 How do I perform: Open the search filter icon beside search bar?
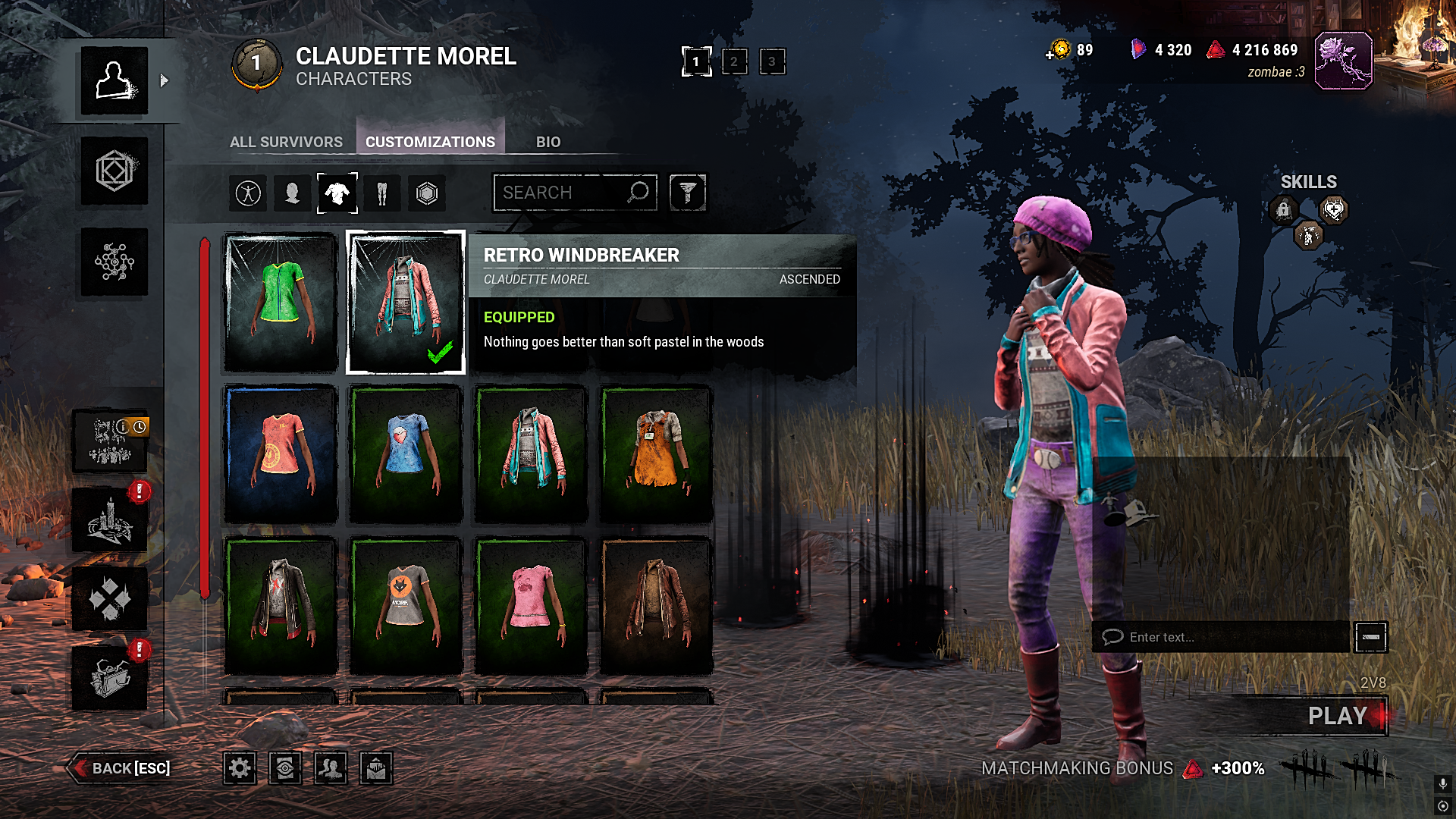click(688, 192)
